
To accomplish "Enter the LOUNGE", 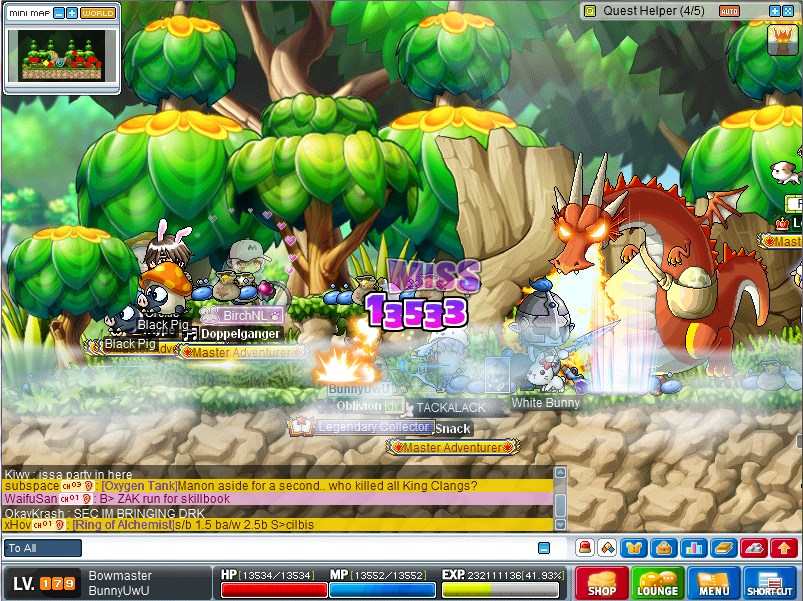I will [x=658, y=583].
